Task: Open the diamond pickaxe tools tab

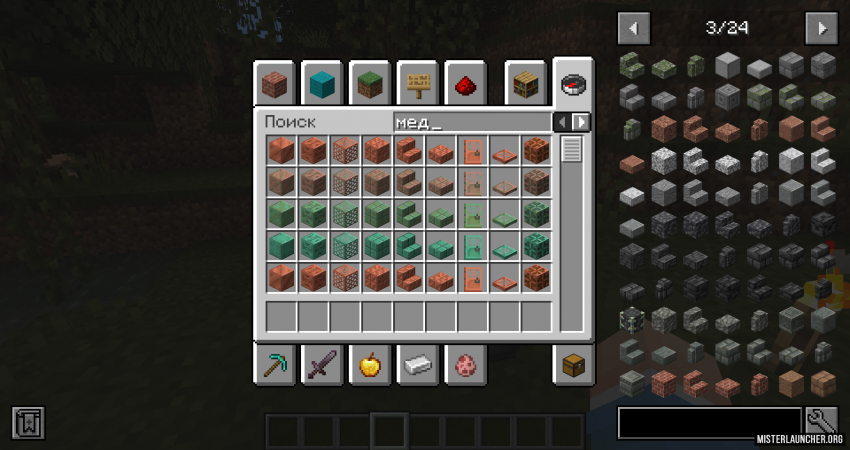Action: (x=273, y=365)
